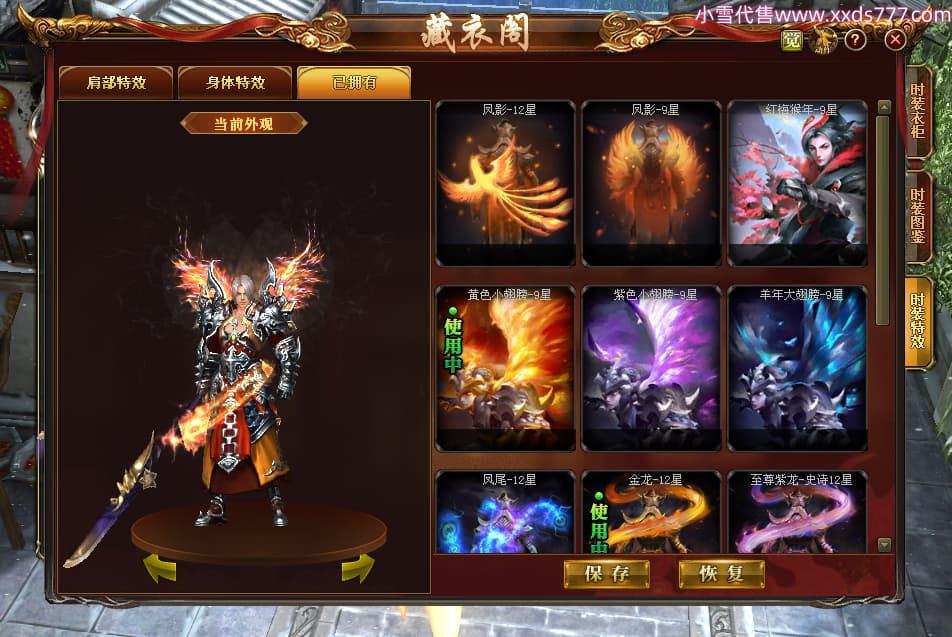
Task: Click the 恢复 restore button
Action: (x=721, y=573)
